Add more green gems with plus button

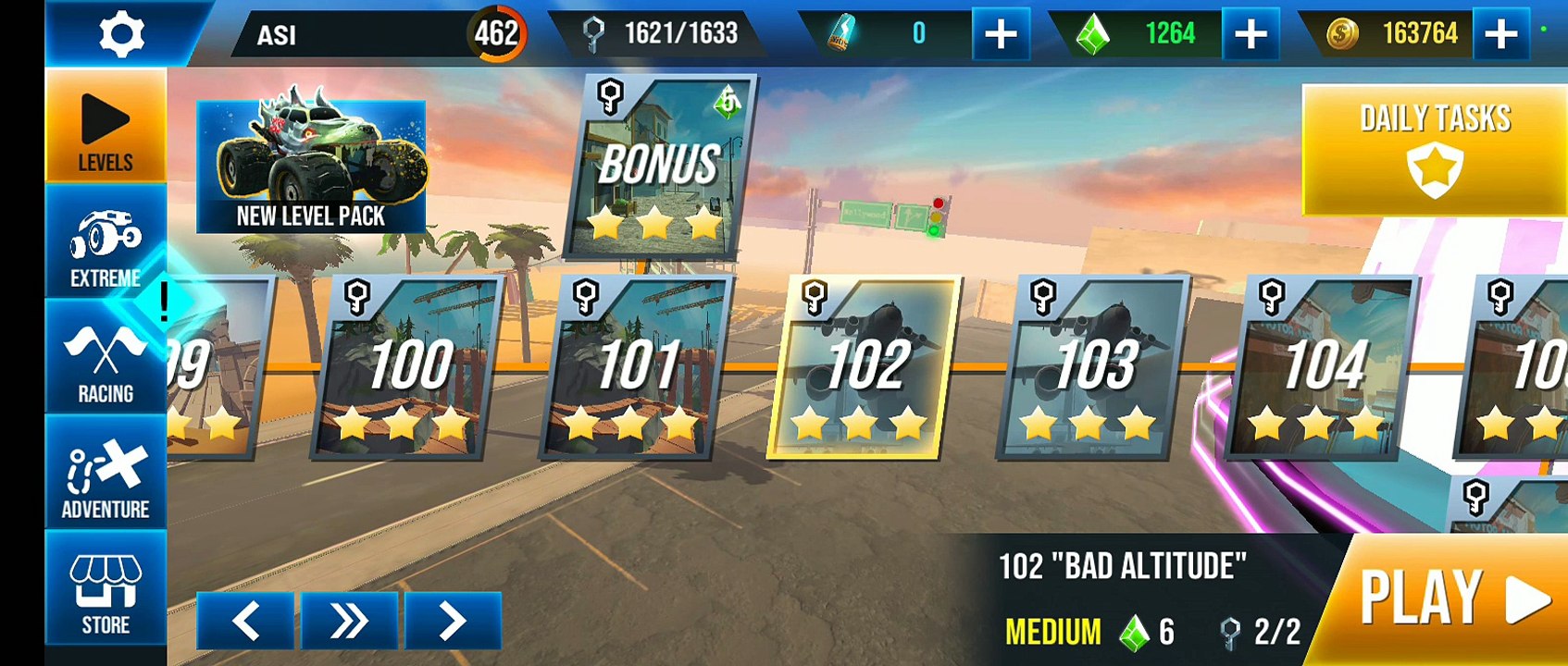(1251, 34)
